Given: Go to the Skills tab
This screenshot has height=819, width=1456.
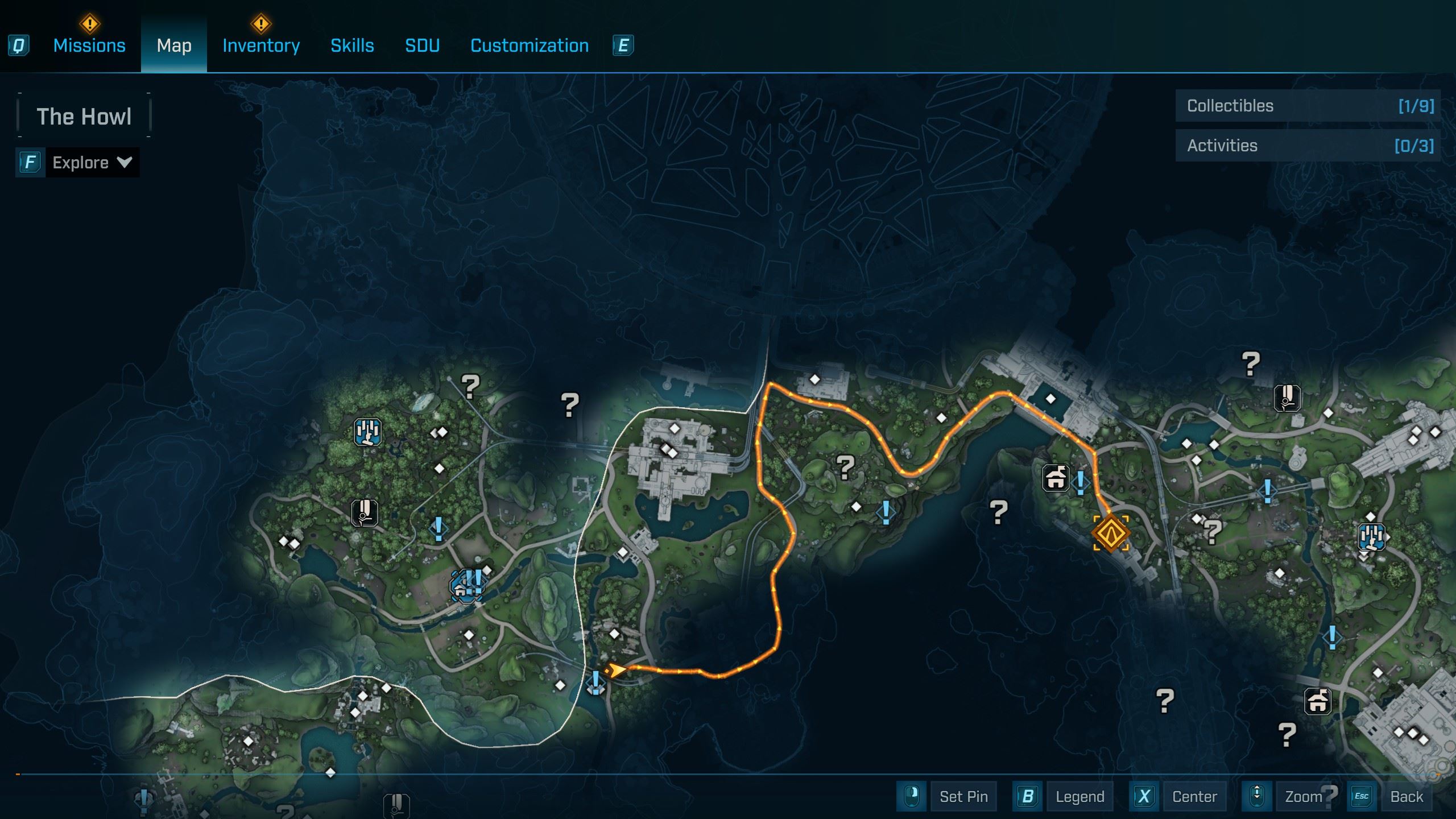Looking at the screenshot, I should (352, 45).
